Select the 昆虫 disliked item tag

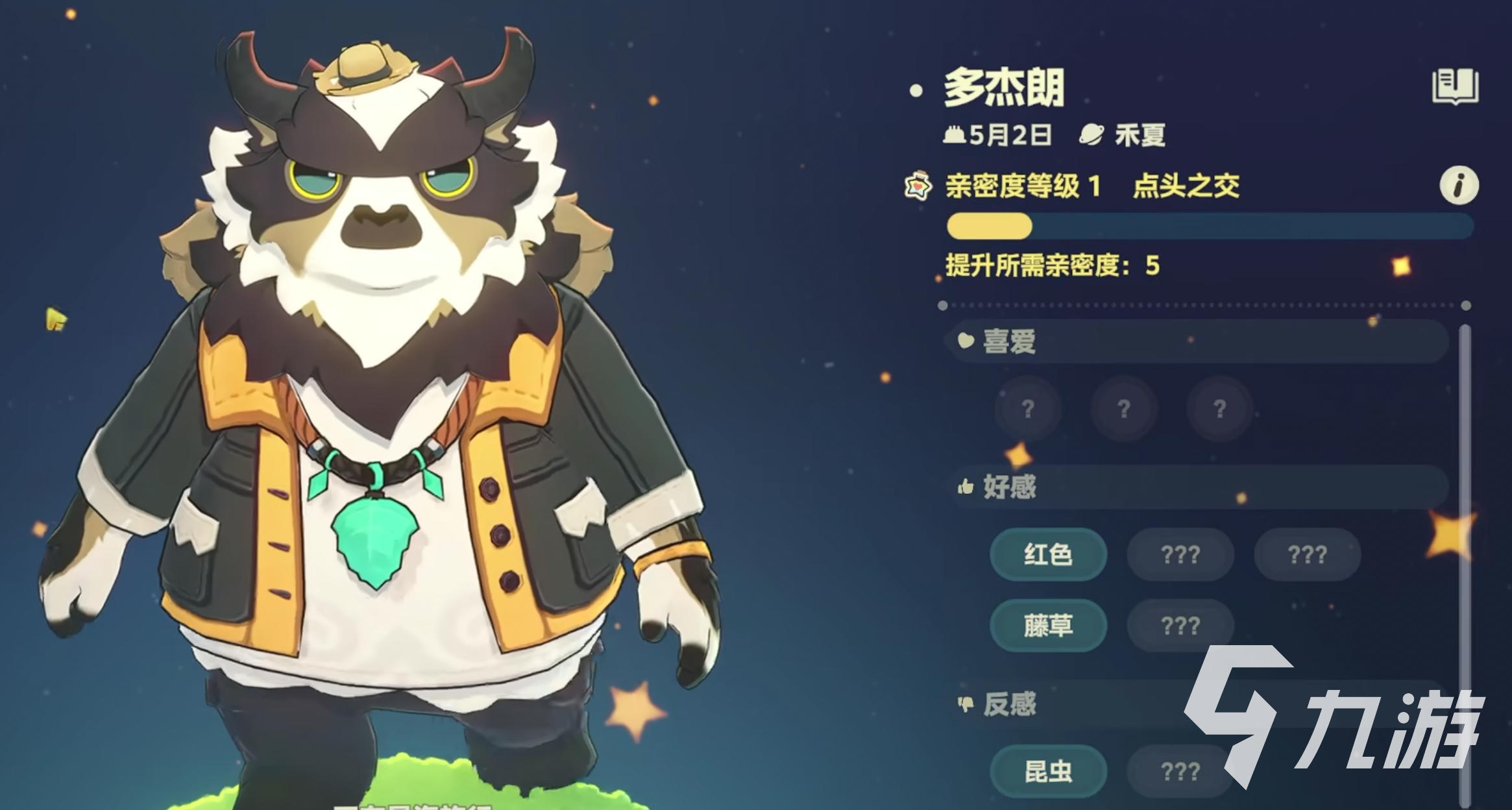coord(1047,772)
